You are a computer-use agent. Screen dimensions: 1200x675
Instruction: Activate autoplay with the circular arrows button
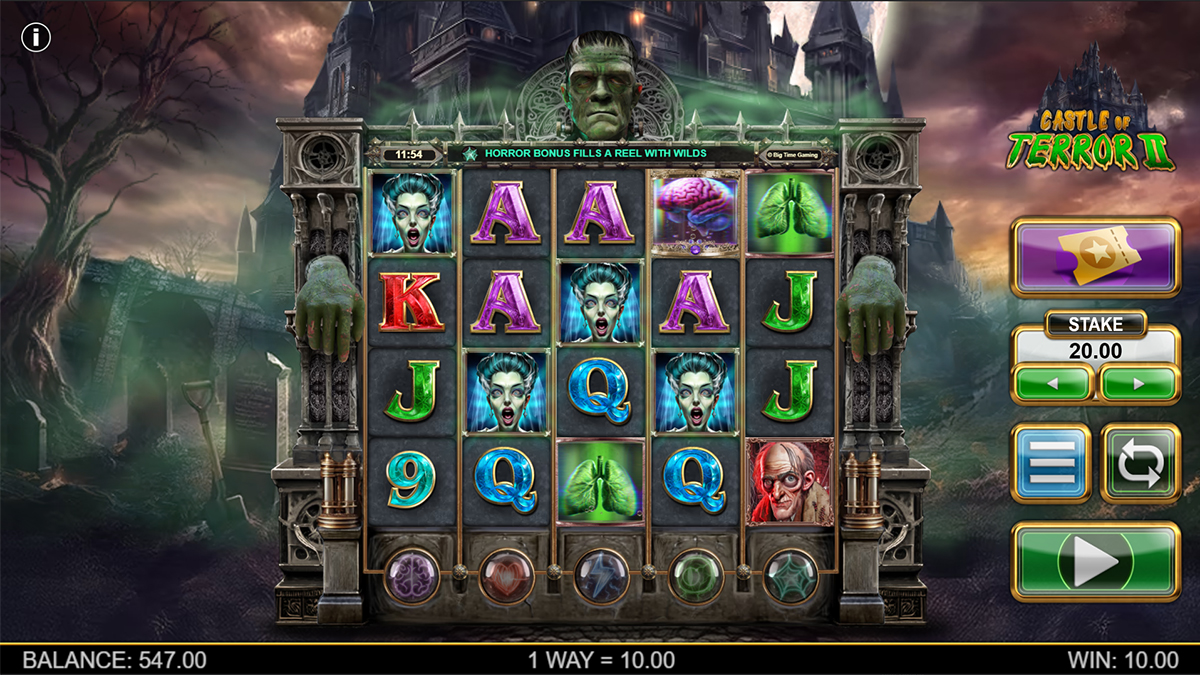point(1140,463)
